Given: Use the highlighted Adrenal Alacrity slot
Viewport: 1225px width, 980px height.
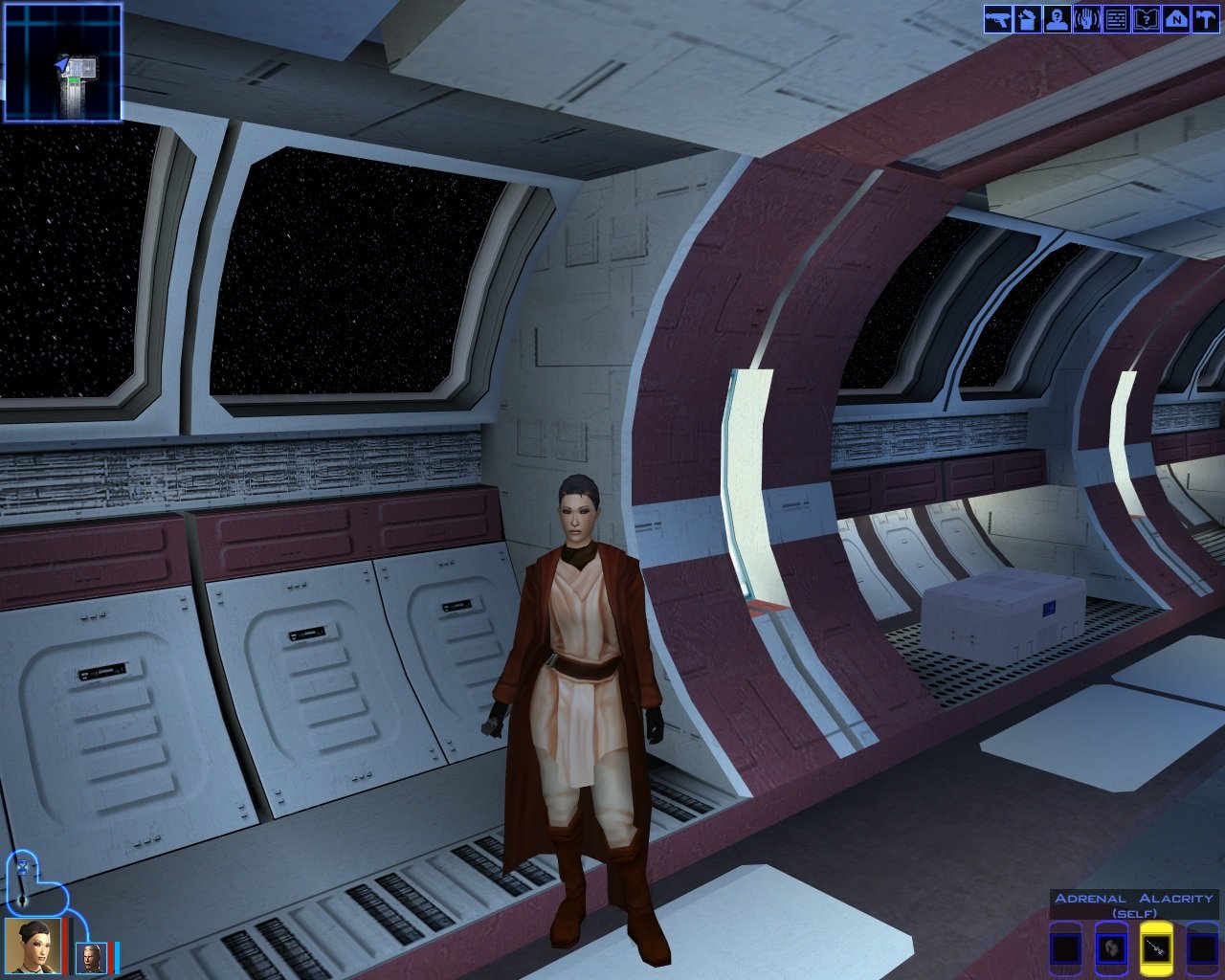Looking at the screenshot, I should click(1156, 948).
